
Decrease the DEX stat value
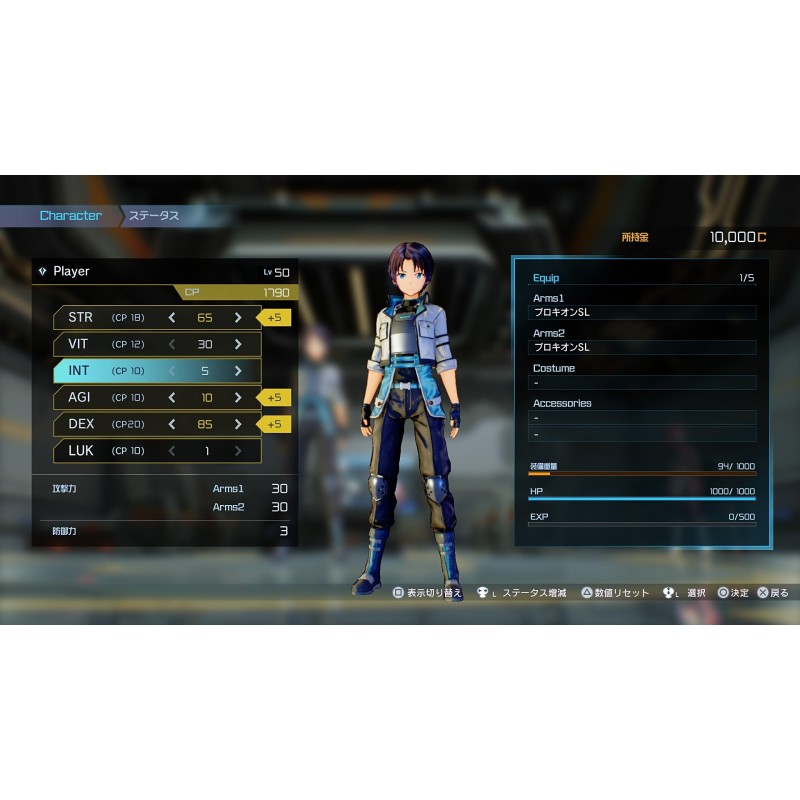(172, 424)
